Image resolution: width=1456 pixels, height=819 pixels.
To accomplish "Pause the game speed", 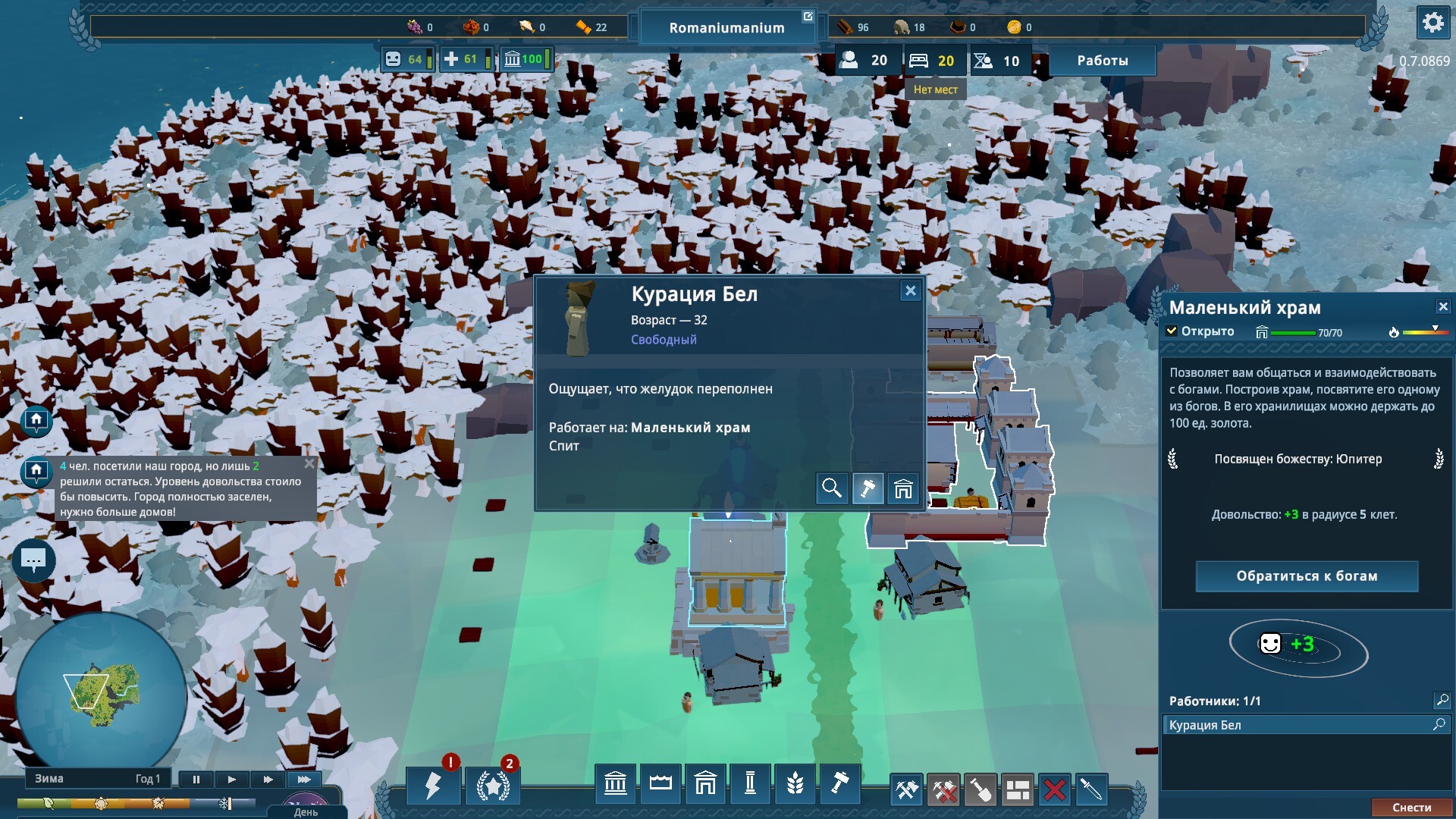I will pyautogui.click(x=196, y=779).
